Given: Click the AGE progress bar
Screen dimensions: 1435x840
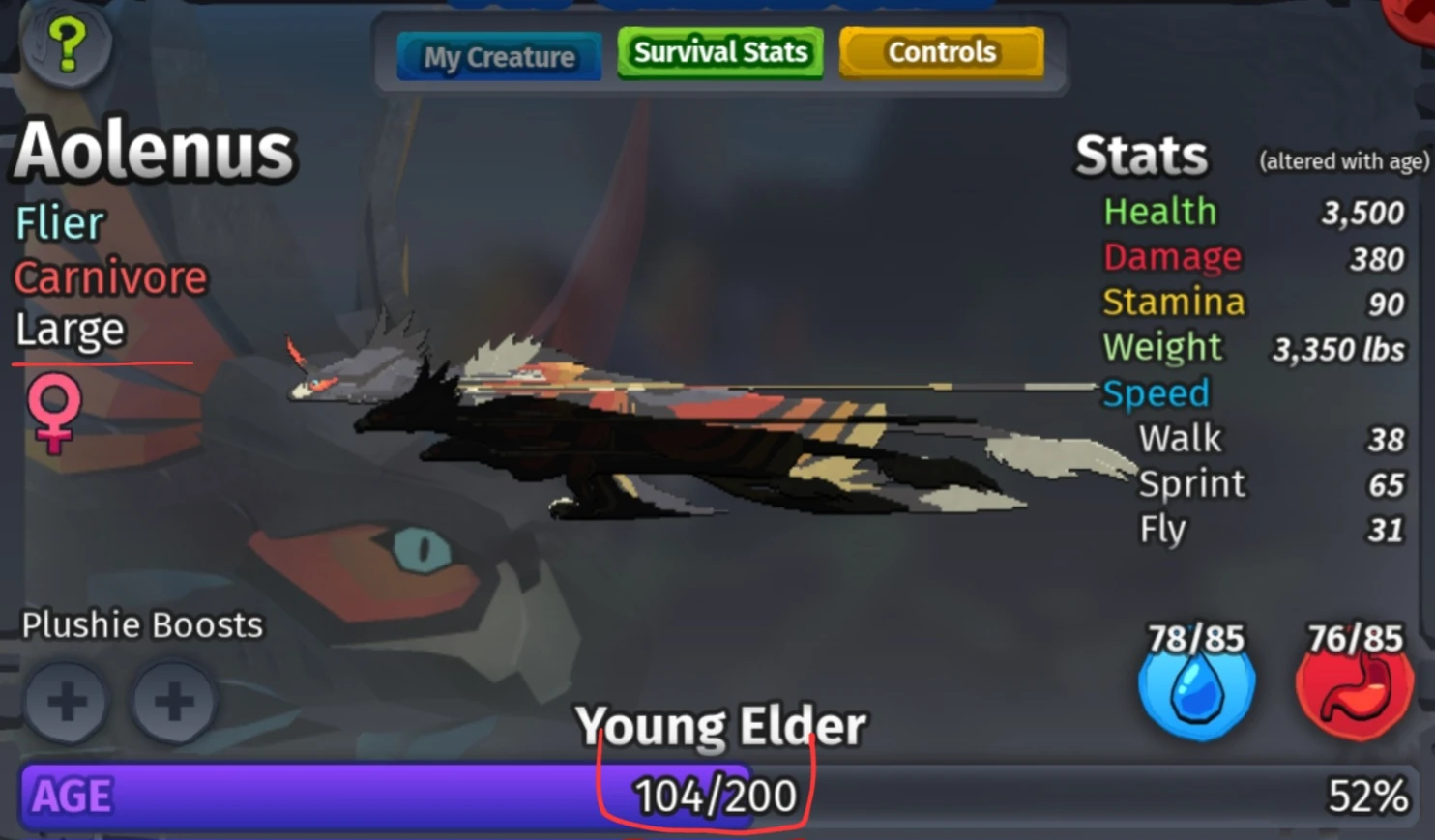Looking at the screenshot, I should pyautogui.click(x=387, y=796).
